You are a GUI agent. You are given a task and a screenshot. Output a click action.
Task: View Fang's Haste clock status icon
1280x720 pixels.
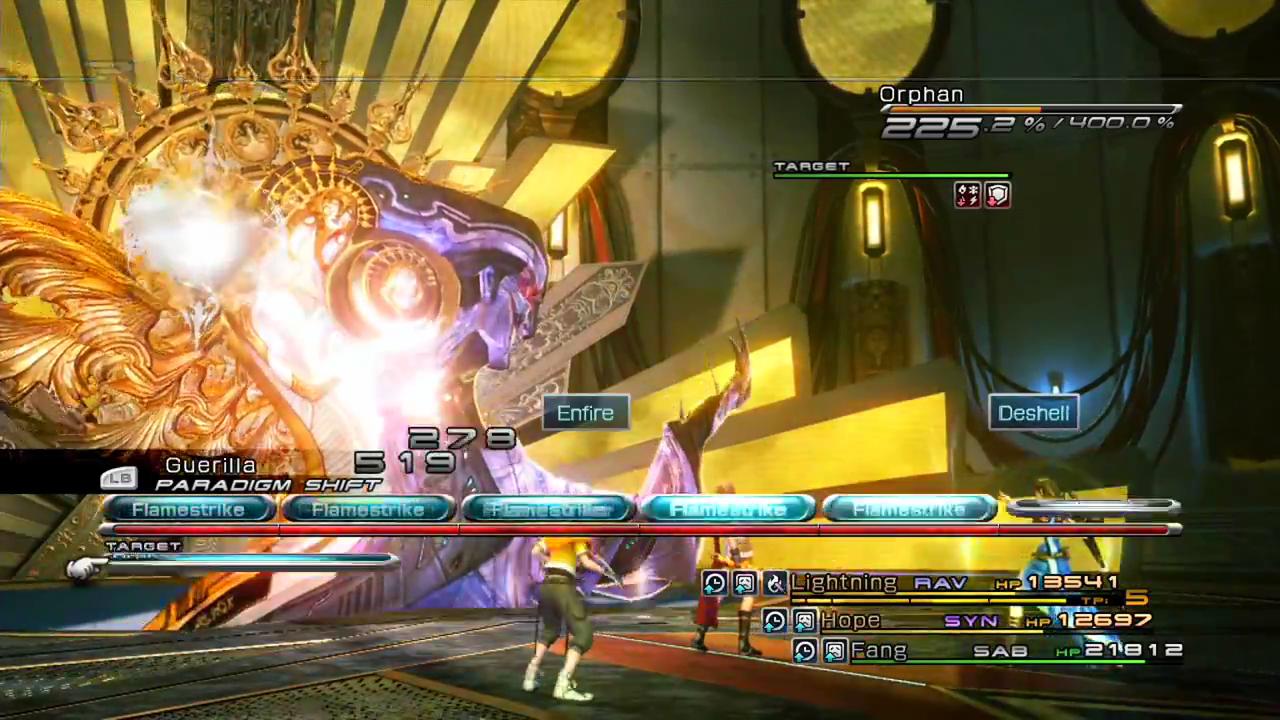tap(804, 652)
